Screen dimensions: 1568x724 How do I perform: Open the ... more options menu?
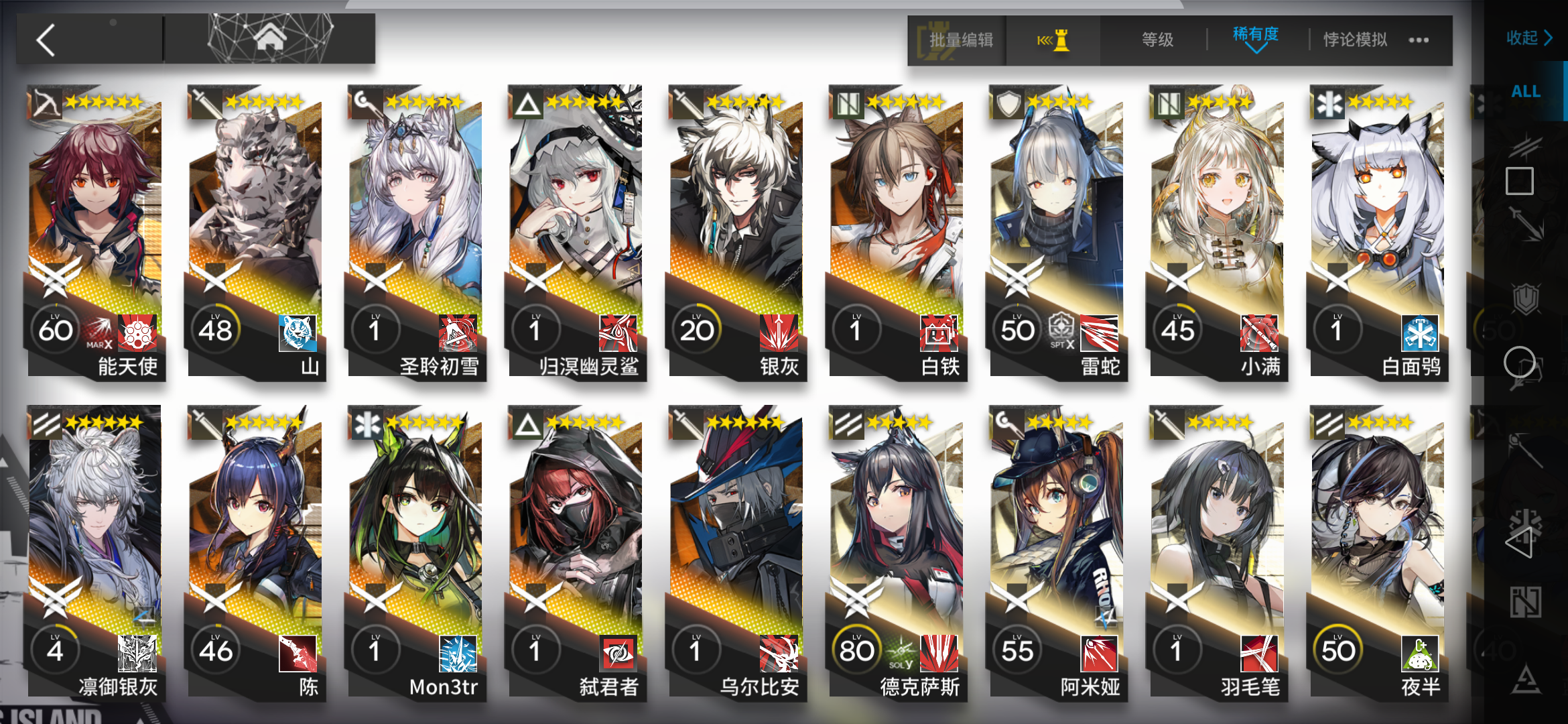click(x=1419, y=40)
